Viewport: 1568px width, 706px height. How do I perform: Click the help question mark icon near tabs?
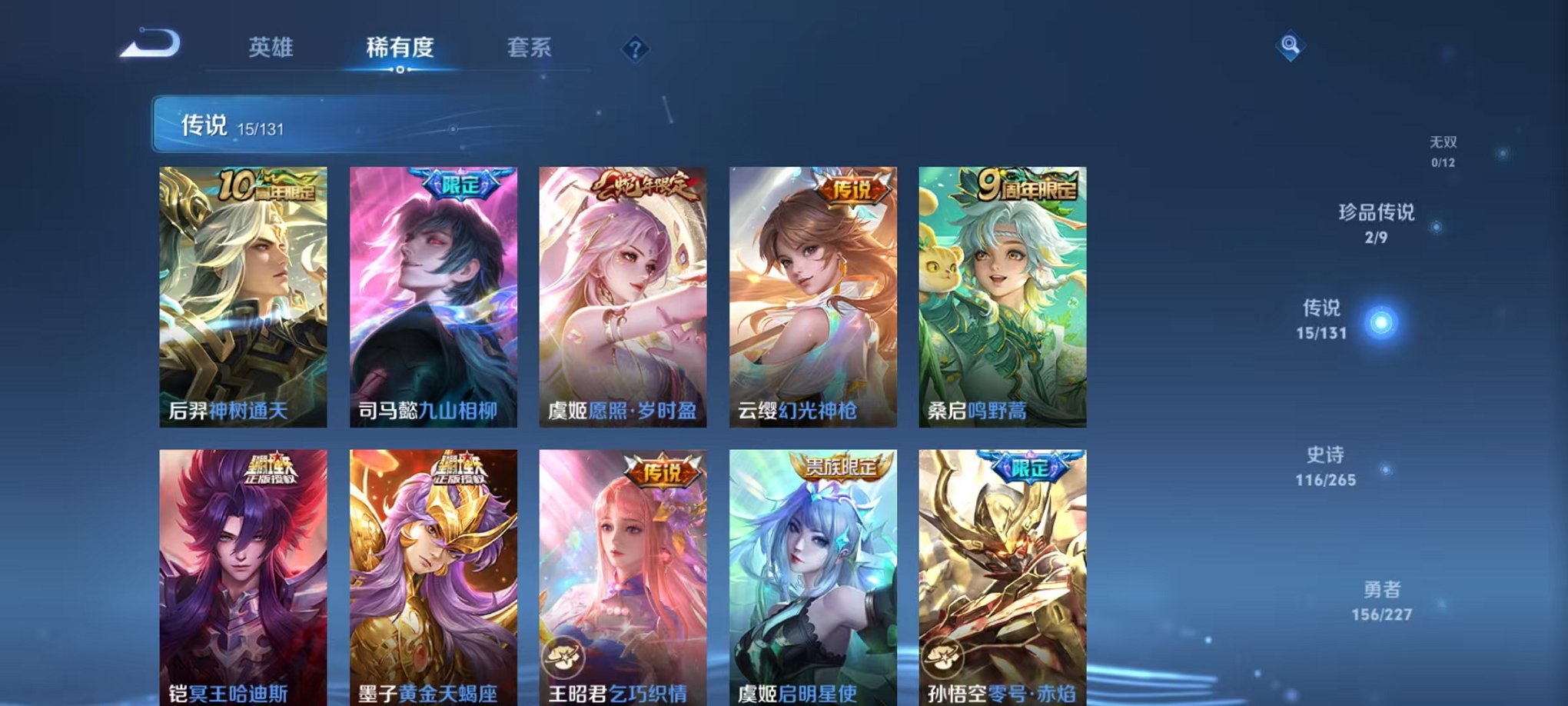click(x=635, y=49)
